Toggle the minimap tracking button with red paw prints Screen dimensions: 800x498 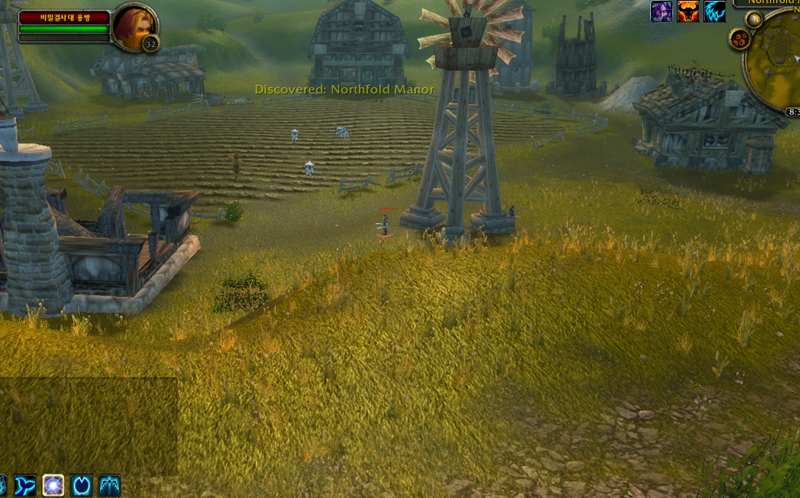pyautogui.click(x=742, y=40)
